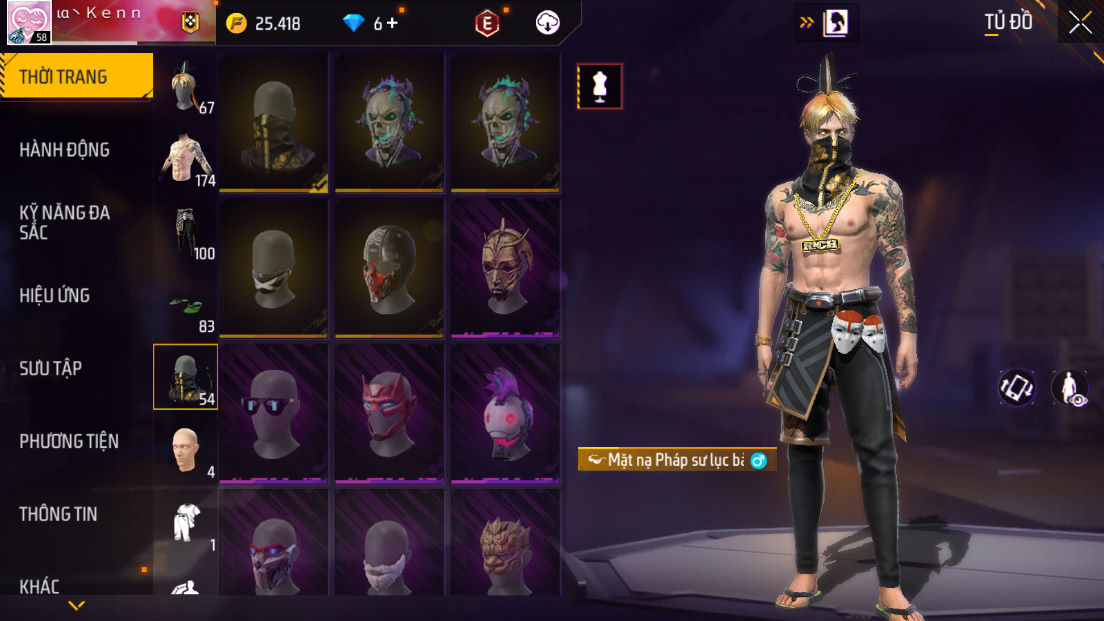The height and width of the screenshot is (621, 1104).
Task: Open the KỸ NĂNG ĐA SẮC tab
Action: tap(65, 222)
